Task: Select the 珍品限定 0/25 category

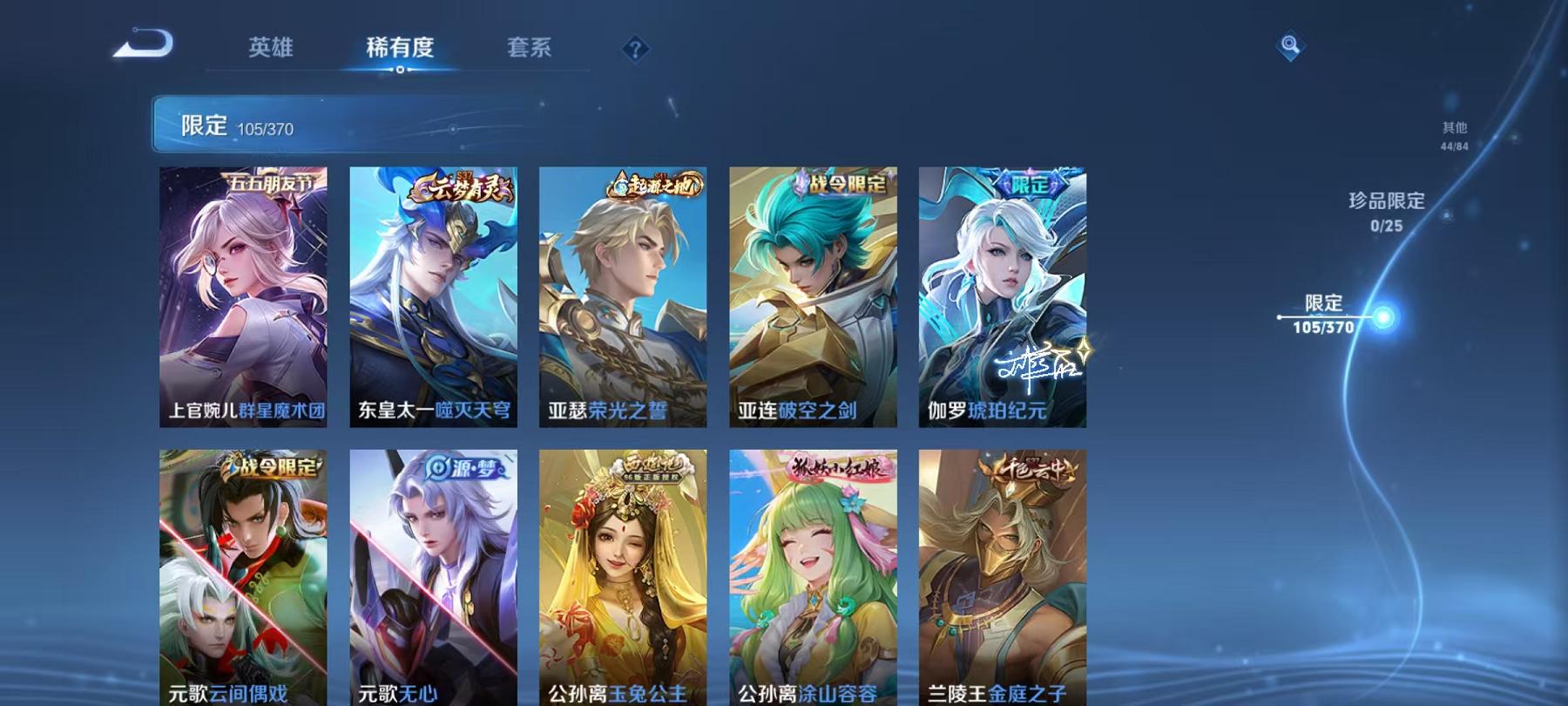Action: pos(1384,212)
